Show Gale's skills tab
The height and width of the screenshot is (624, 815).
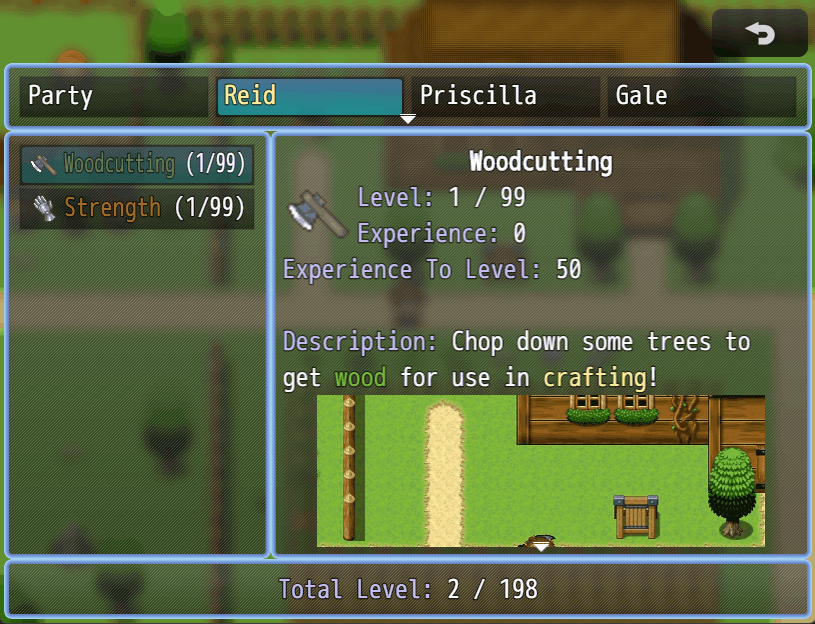701,97
